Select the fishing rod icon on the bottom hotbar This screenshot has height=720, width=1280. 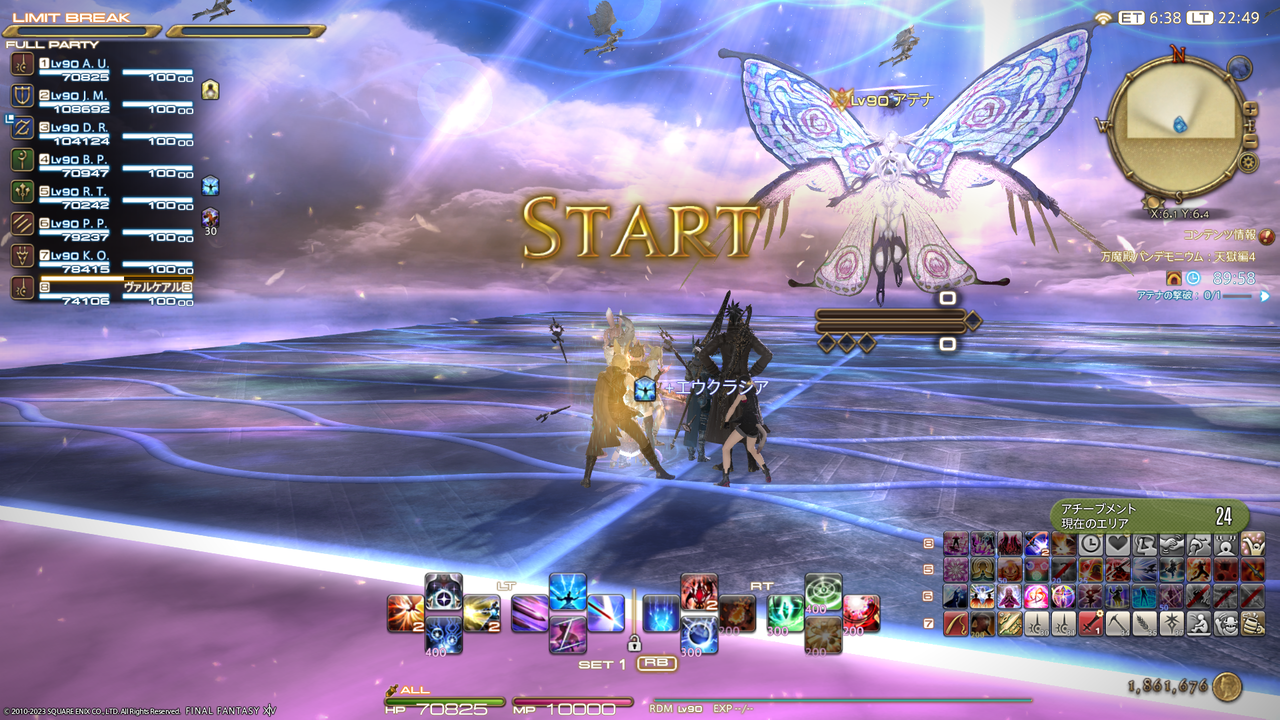tap(955, 624)
